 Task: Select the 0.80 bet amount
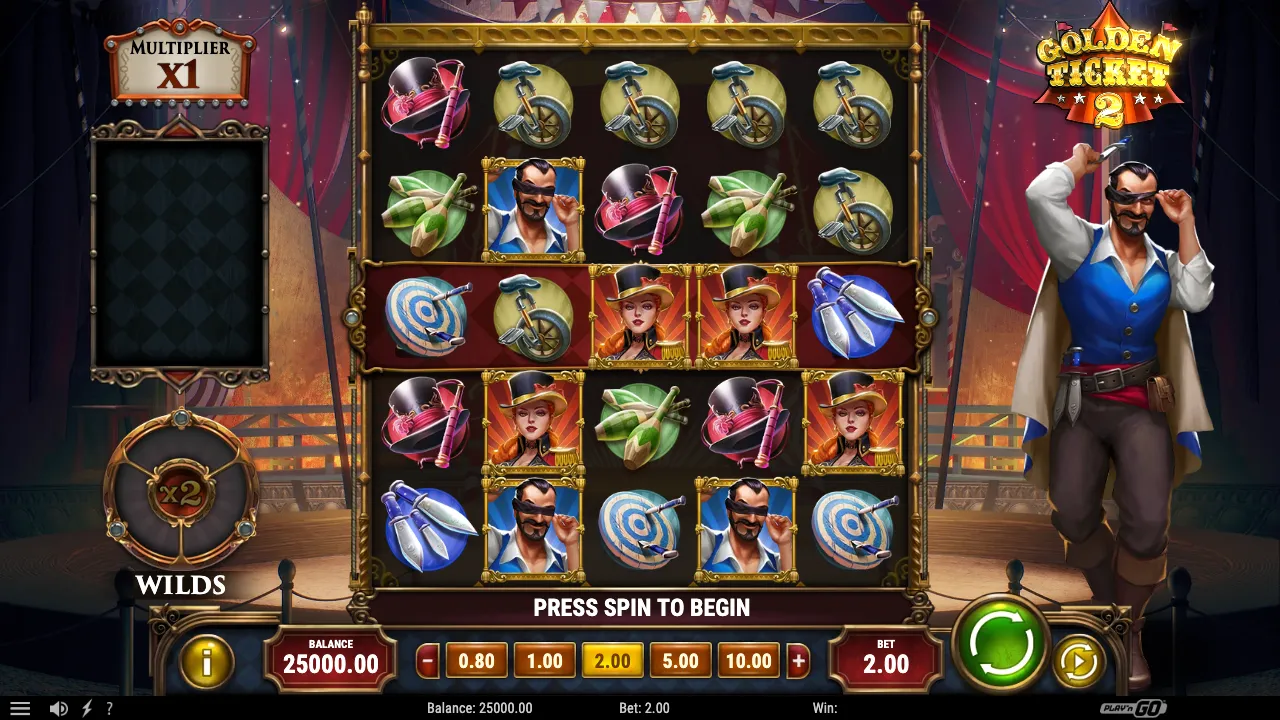tap(476, 660)
